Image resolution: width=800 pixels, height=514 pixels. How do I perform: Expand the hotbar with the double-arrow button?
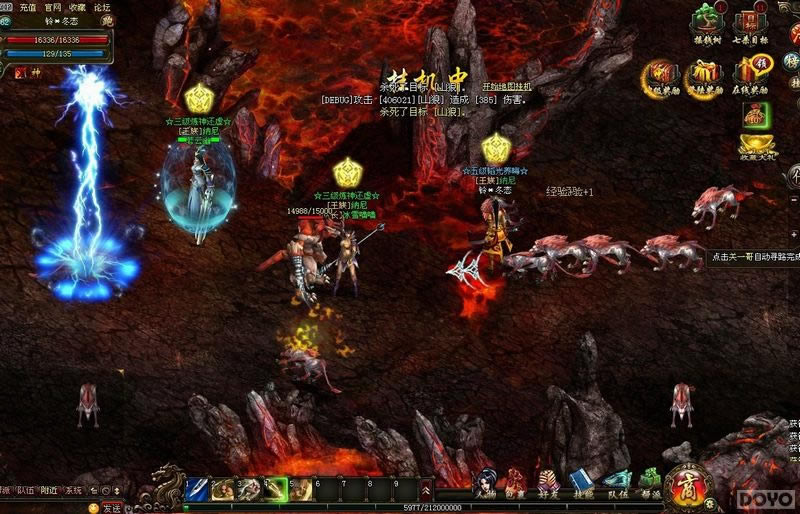(426, 490)
